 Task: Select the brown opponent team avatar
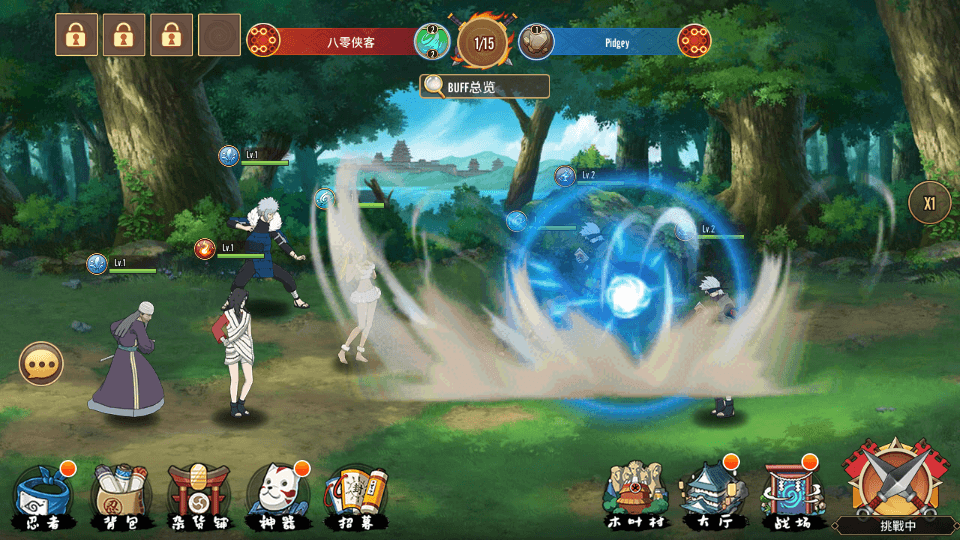(x=536, y=42)
